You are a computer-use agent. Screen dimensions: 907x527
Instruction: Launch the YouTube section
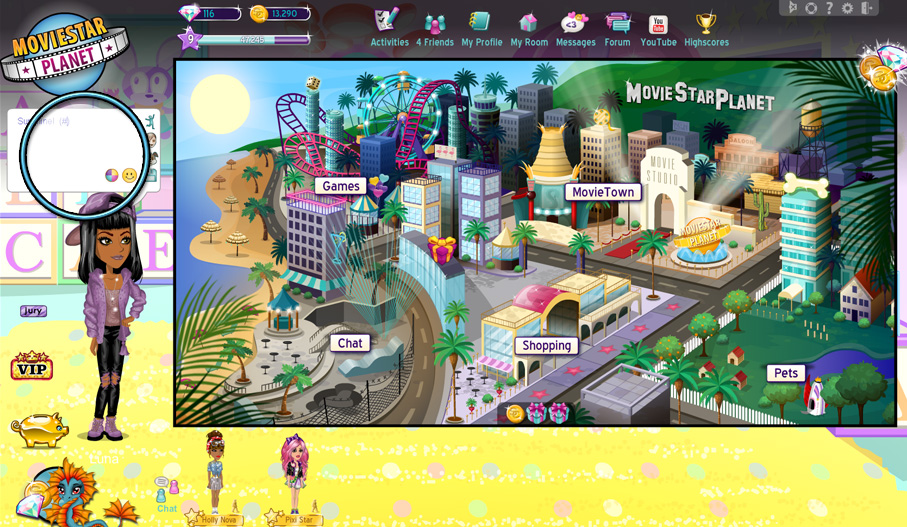658,27
